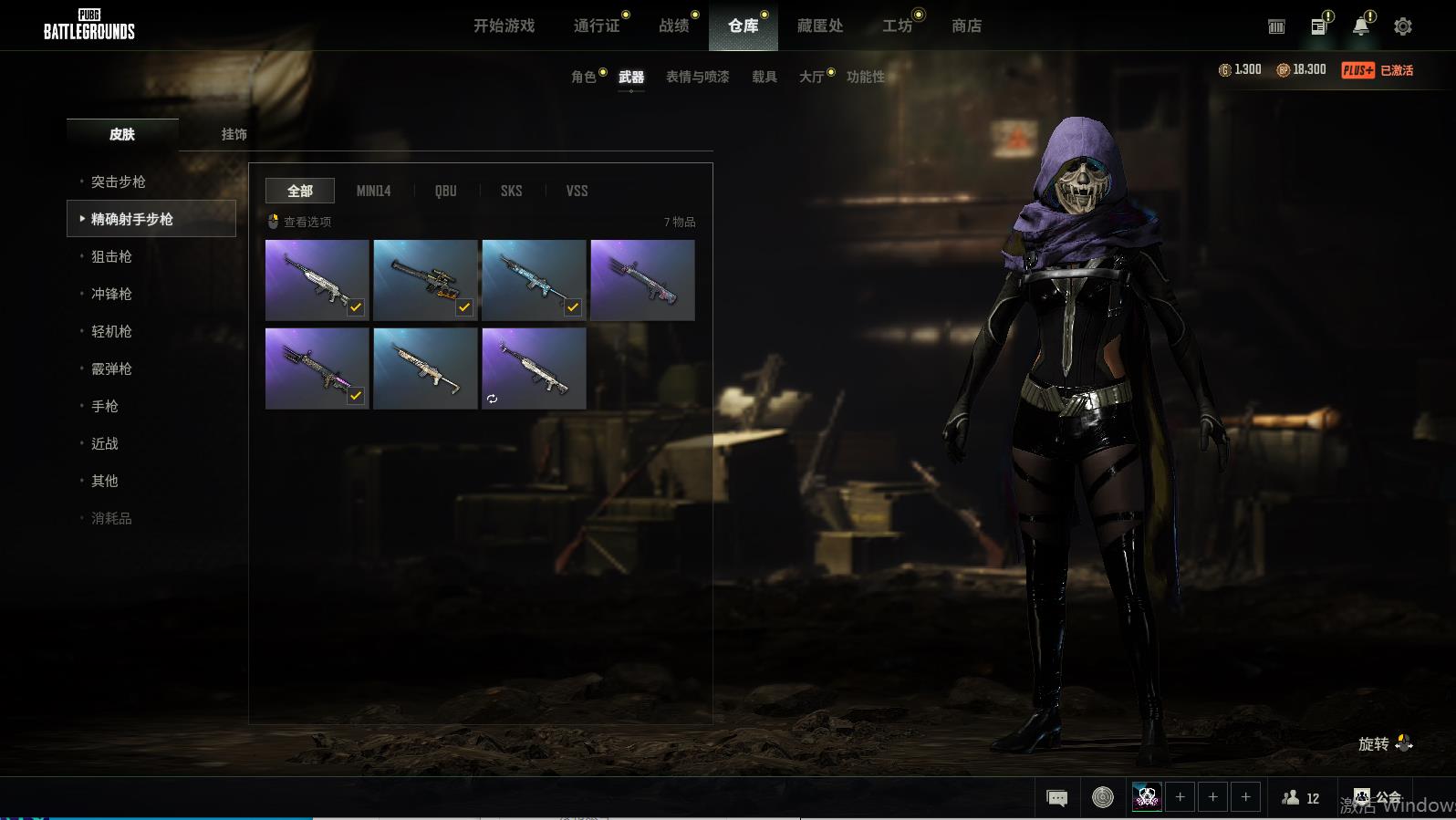Open the 开始游戏 start game menu
The image size is (1456, 820).
(x=504, y=26)
